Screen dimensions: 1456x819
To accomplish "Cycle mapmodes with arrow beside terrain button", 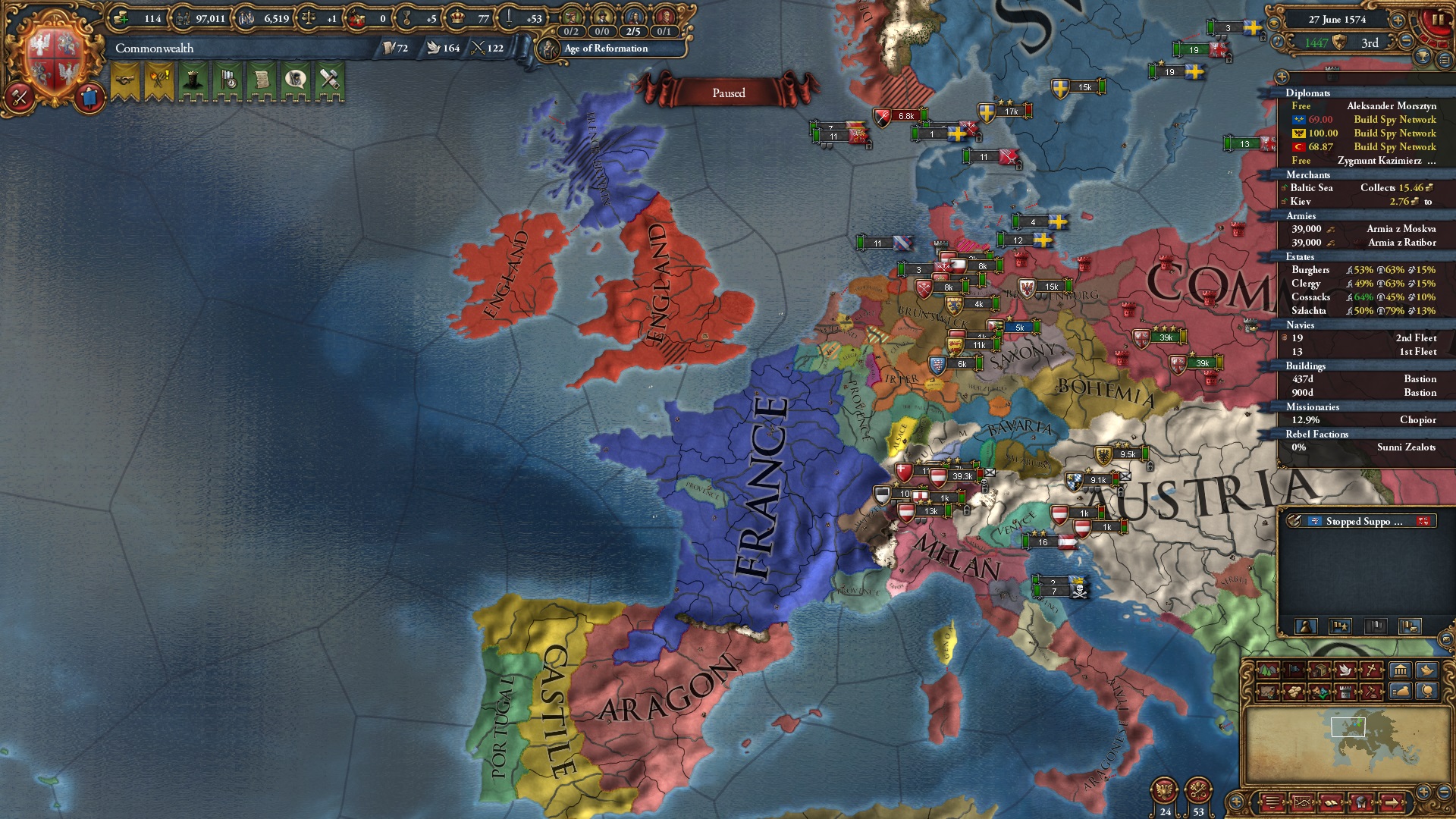I will coord(1279,670).
